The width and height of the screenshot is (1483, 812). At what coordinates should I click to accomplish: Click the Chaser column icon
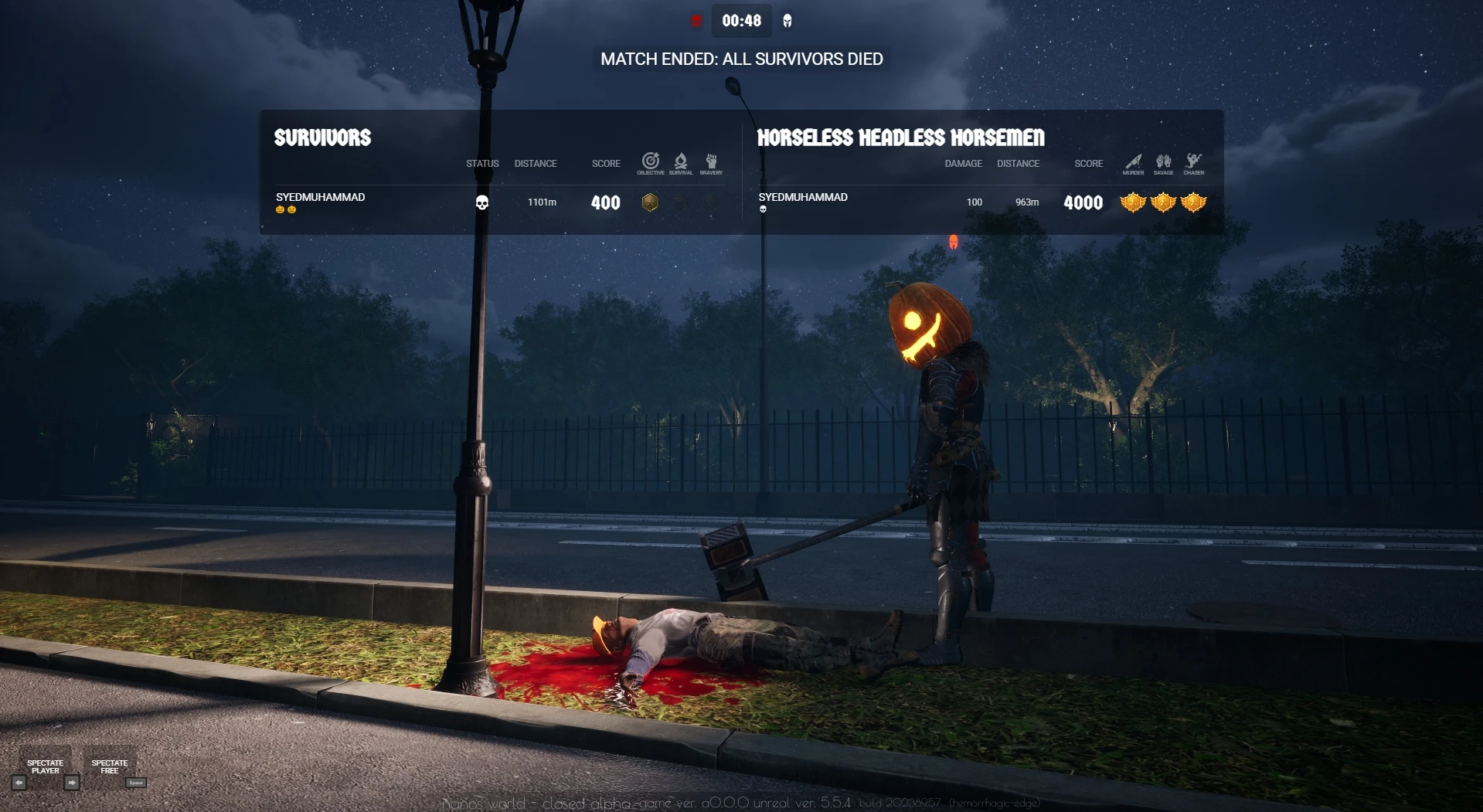(x=1194, y=162)
